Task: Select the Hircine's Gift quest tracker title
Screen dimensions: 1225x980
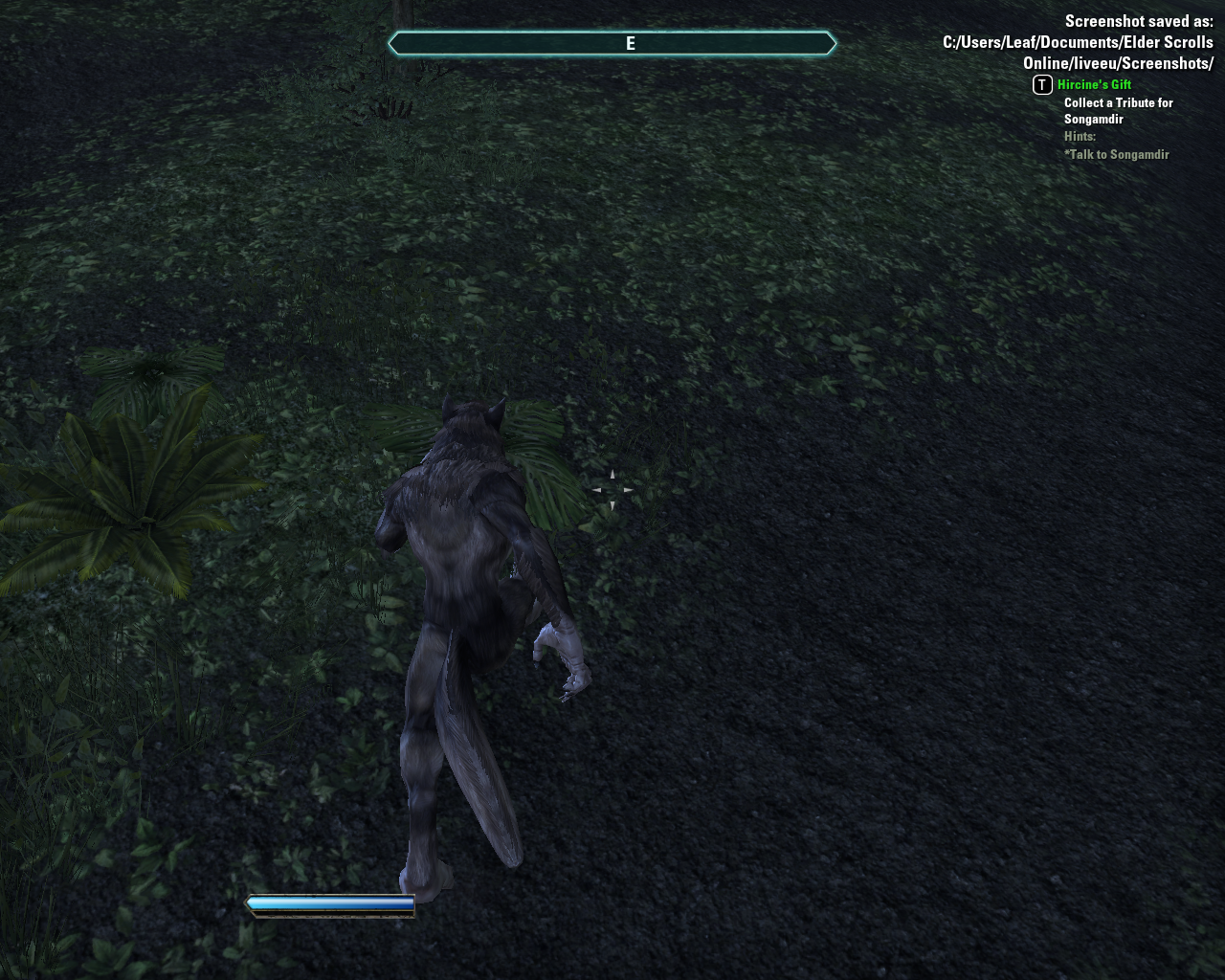Action: (1094, 85)
